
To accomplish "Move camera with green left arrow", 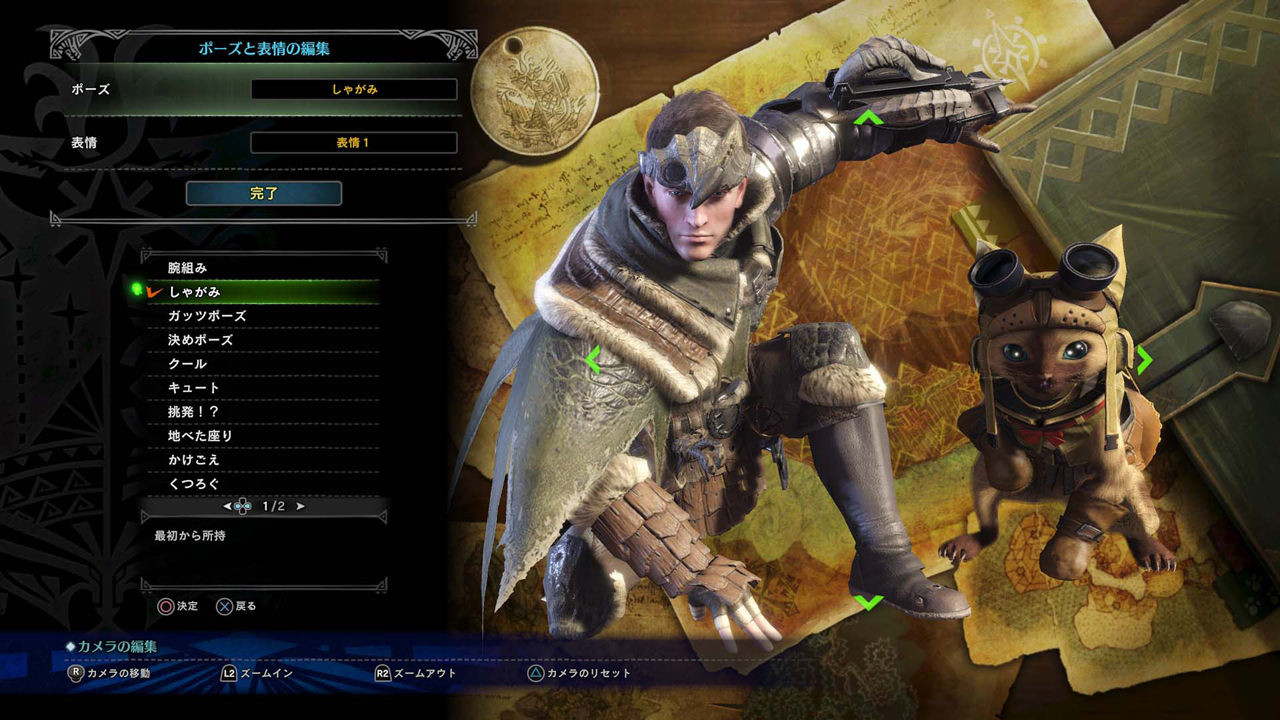I will [x=593, y=358].
